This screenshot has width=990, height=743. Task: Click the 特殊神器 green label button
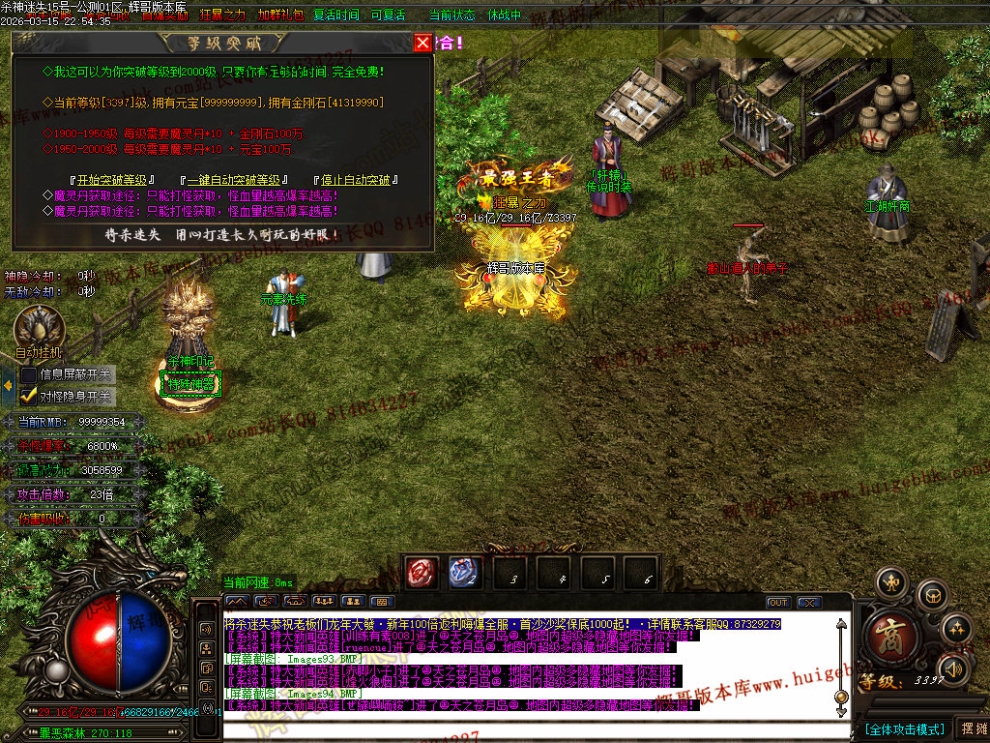click(x=190, y=385)
